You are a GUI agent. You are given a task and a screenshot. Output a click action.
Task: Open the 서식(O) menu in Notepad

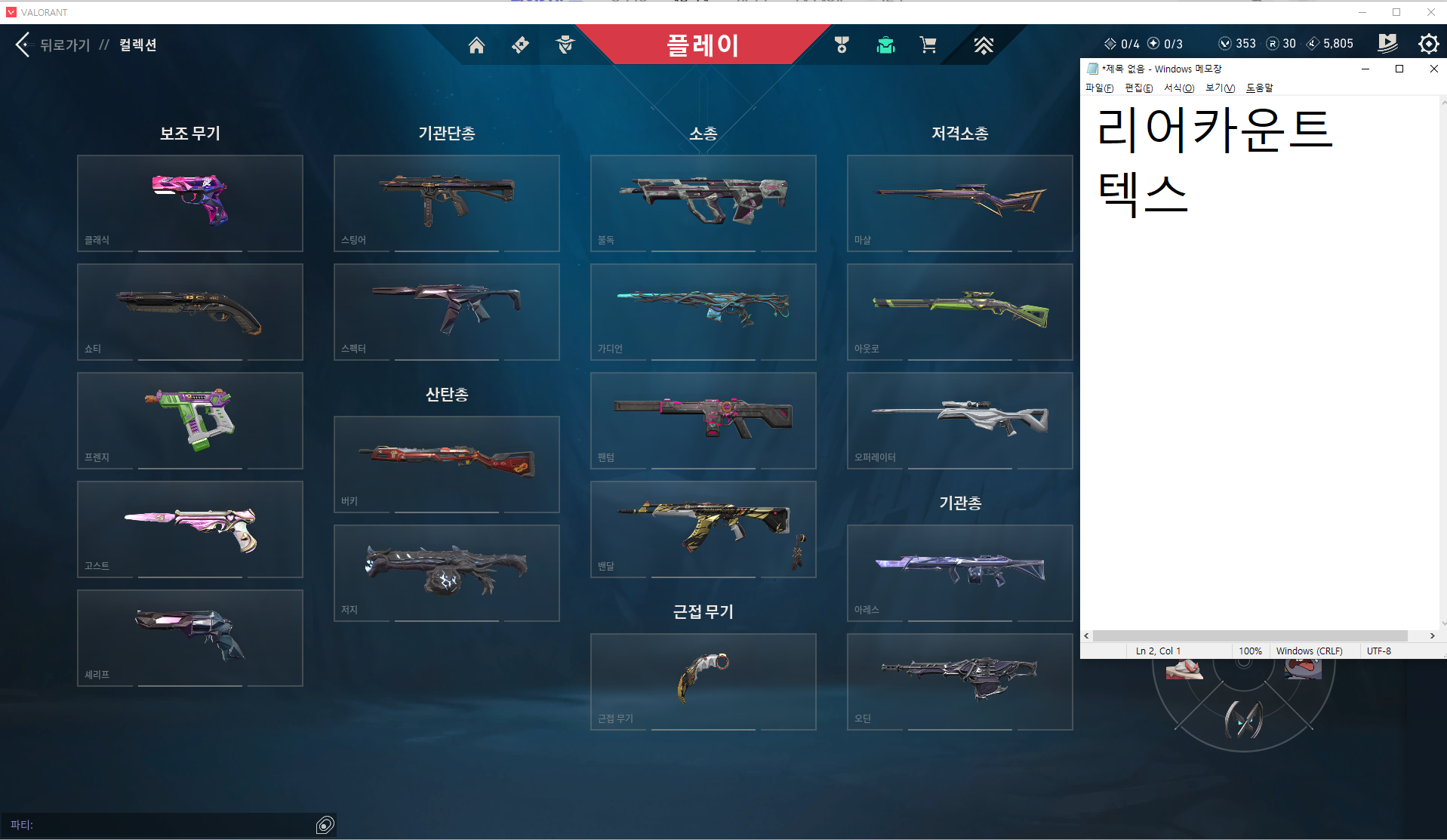(x=1178, y=88)
